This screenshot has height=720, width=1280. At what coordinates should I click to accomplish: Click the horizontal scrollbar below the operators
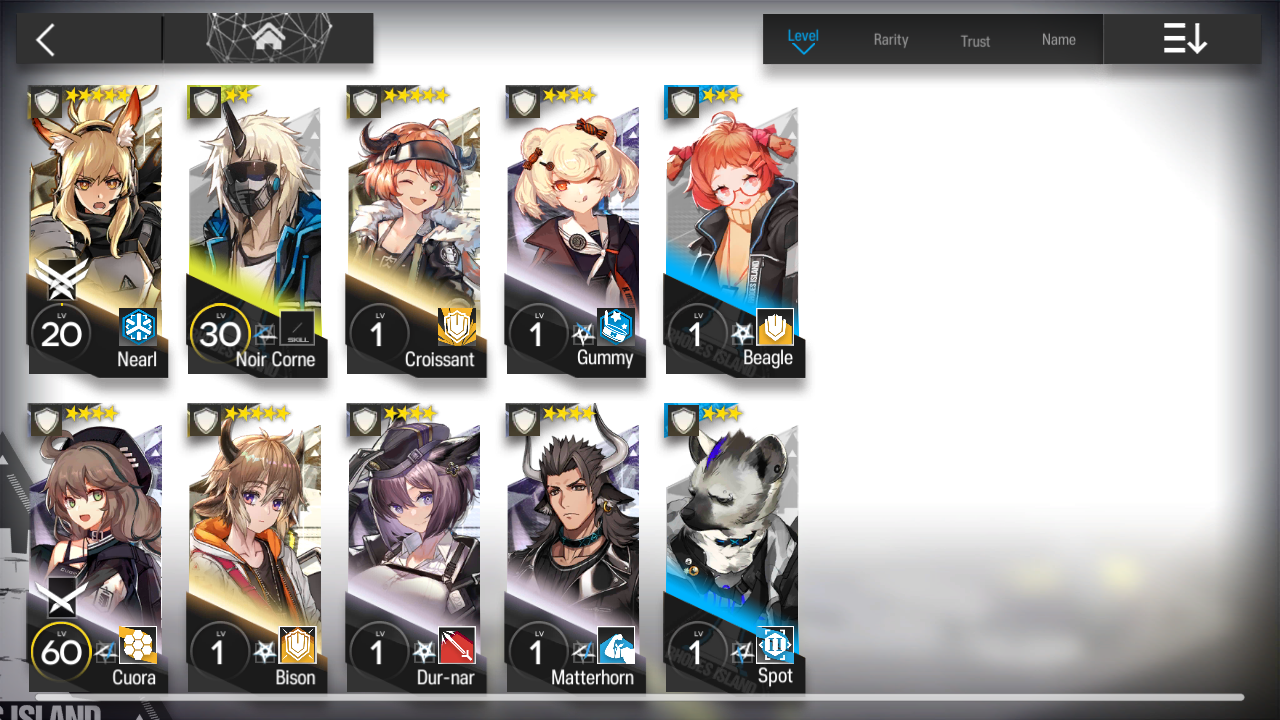(x=640, y=697)
